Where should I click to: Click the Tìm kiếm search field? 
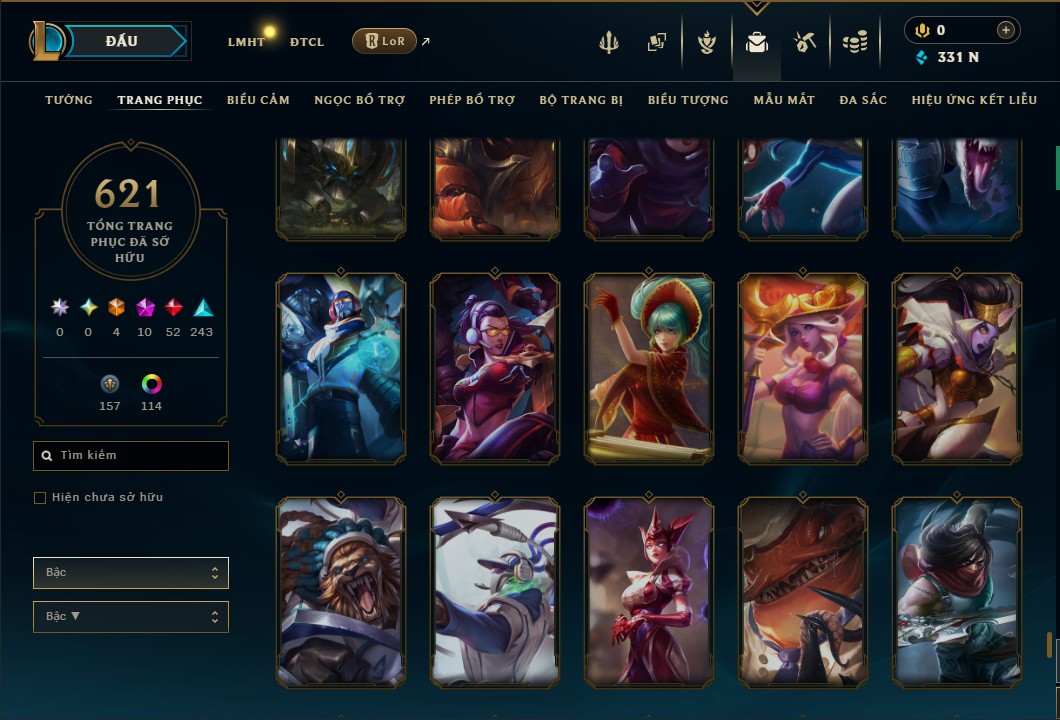pos(131,455)
